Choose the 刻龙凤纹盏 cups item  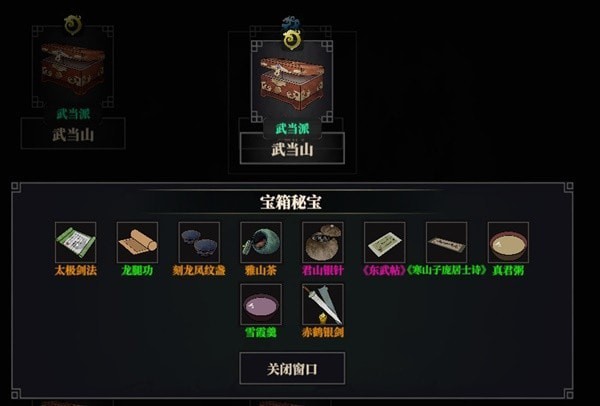coord(199,243)
